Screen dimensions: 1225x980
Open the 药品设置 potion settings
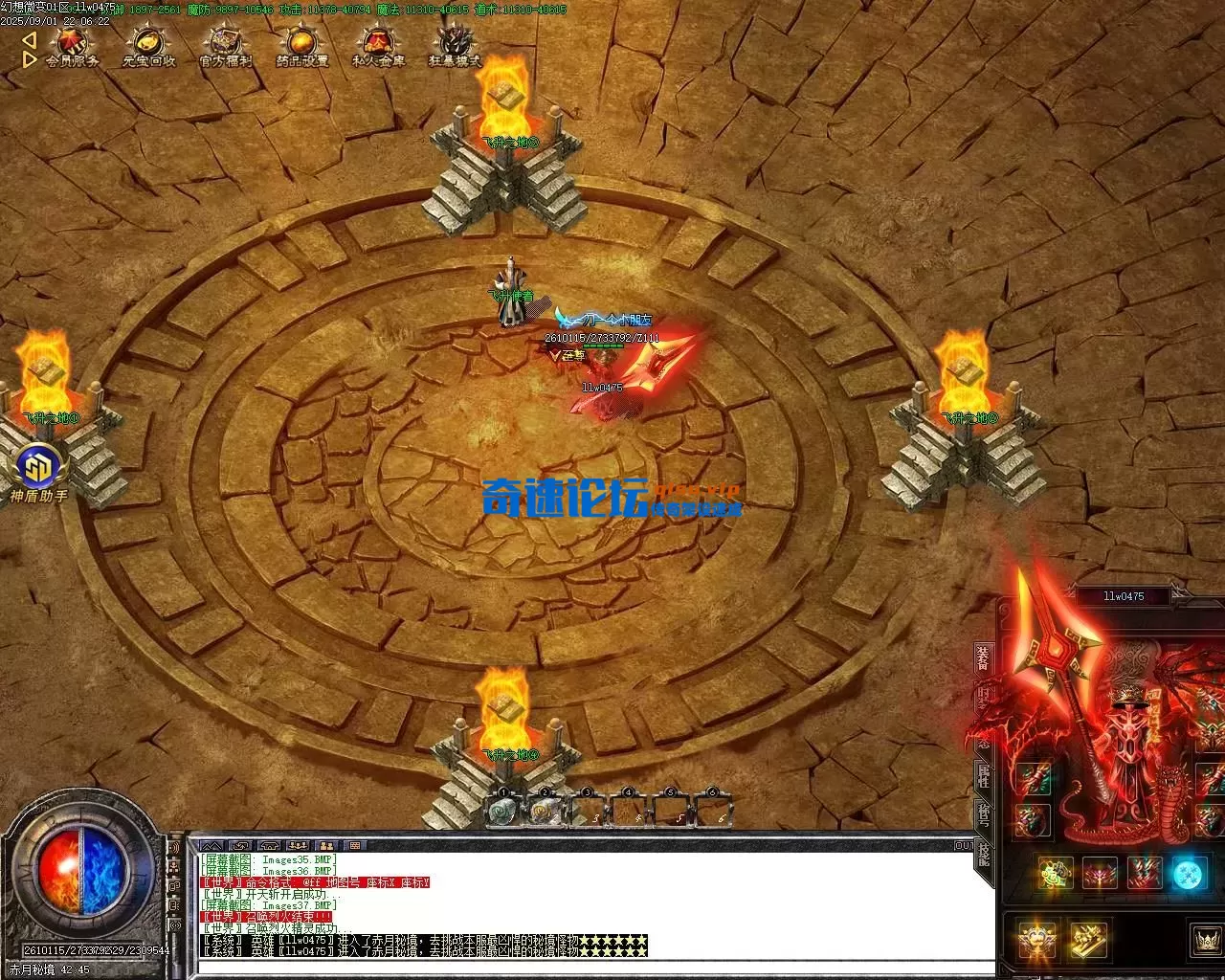pyautogui.click(x=301, y=47)
